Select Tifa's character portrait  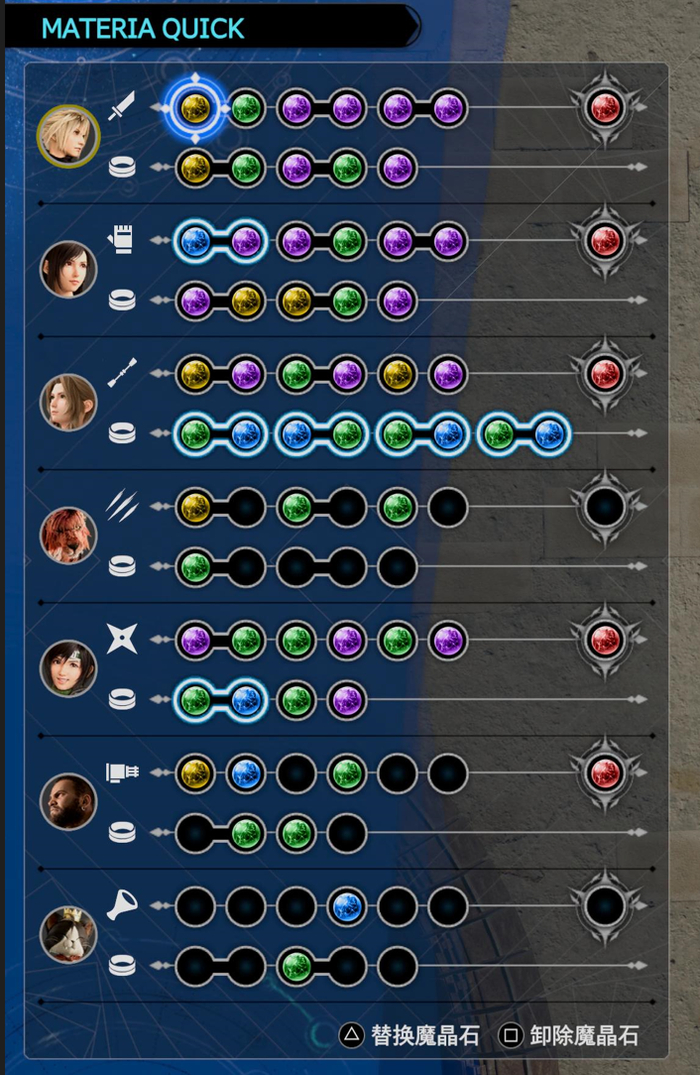click(68, 269)
